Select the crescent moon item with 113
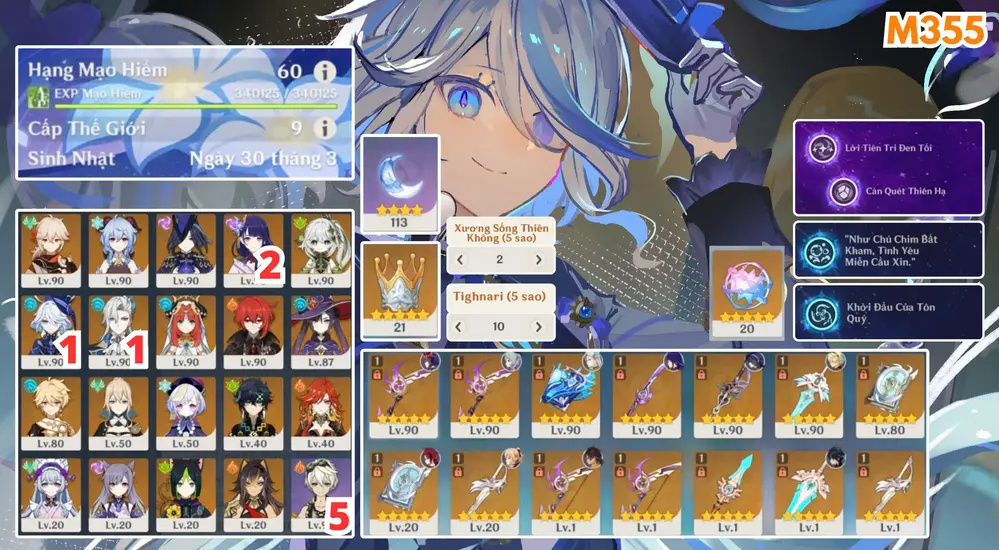The width and height of the screenshot is (999, 550). tap(400, 176)
